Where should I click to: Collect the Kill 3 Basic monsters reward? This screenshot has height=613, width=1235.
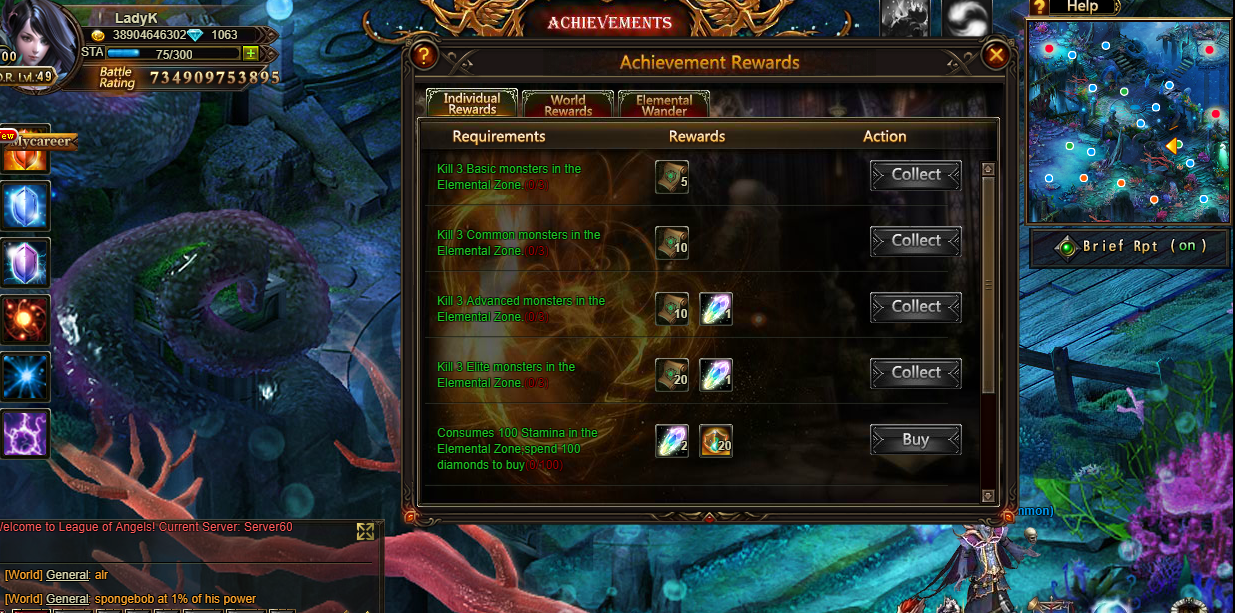[x=915, y=175]
